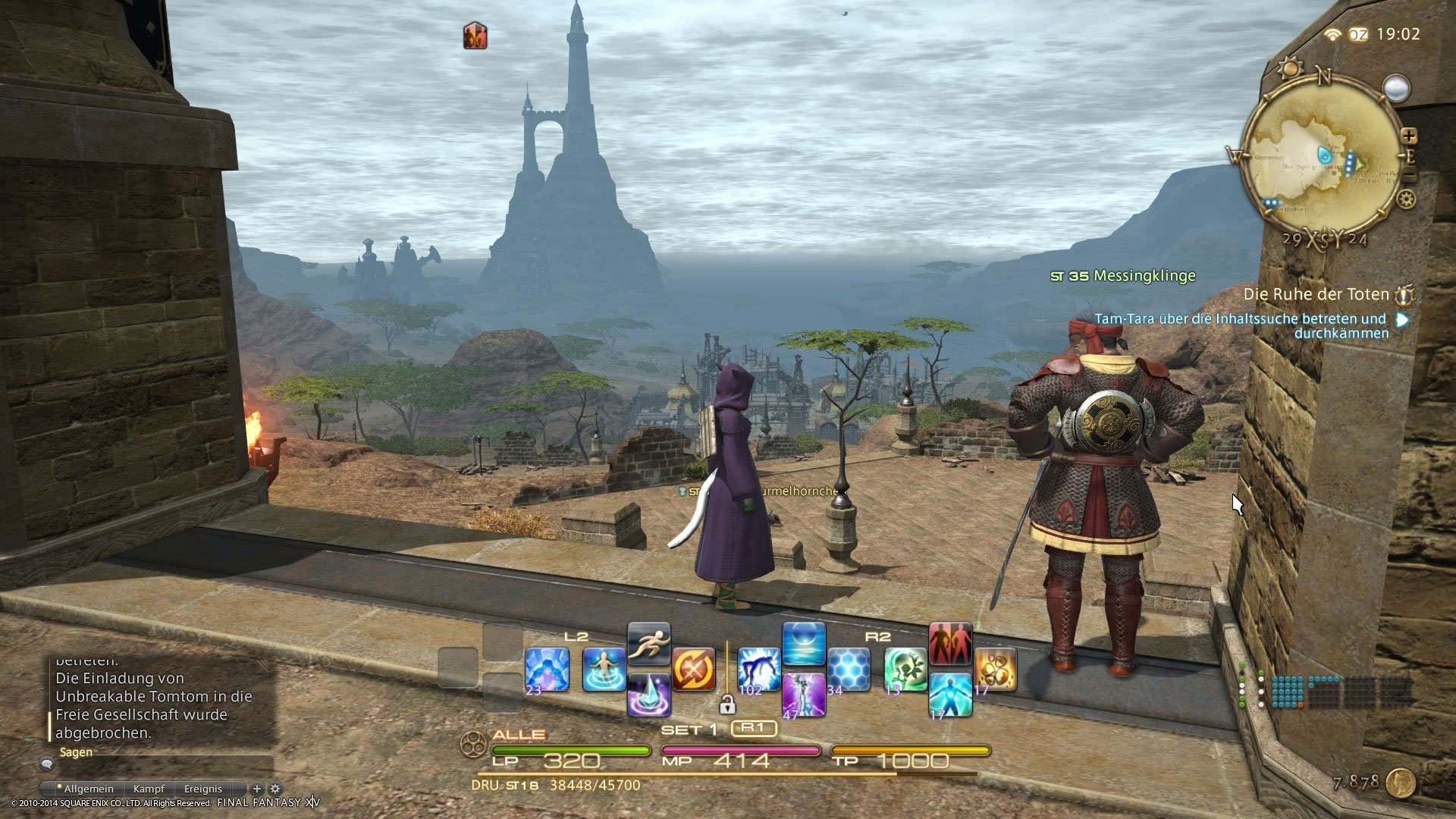Toggle the hotbar lock padlock
This screenshot has width=1456, height=819.
coord(728,705)
